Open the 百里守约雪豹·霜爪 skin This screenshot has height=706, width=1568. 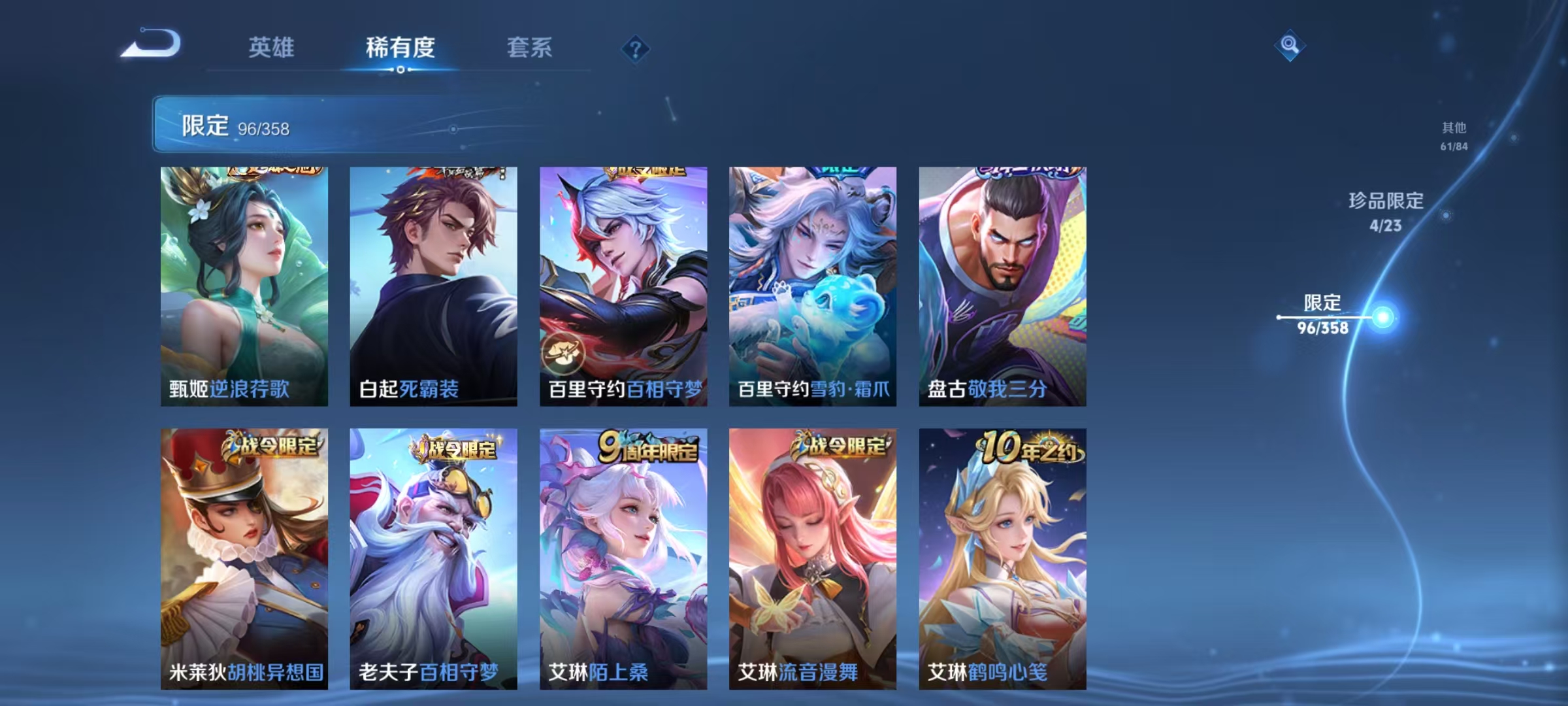(x=813, y=281)
